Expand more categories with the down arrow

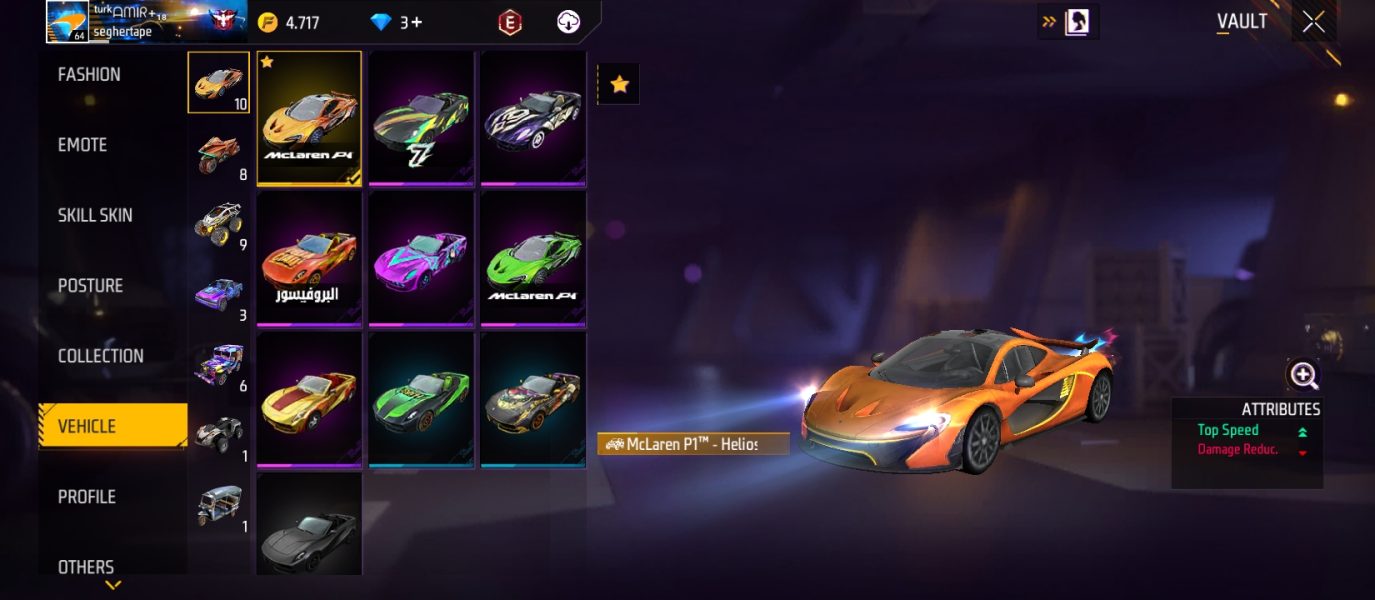(x=113, y=585)
